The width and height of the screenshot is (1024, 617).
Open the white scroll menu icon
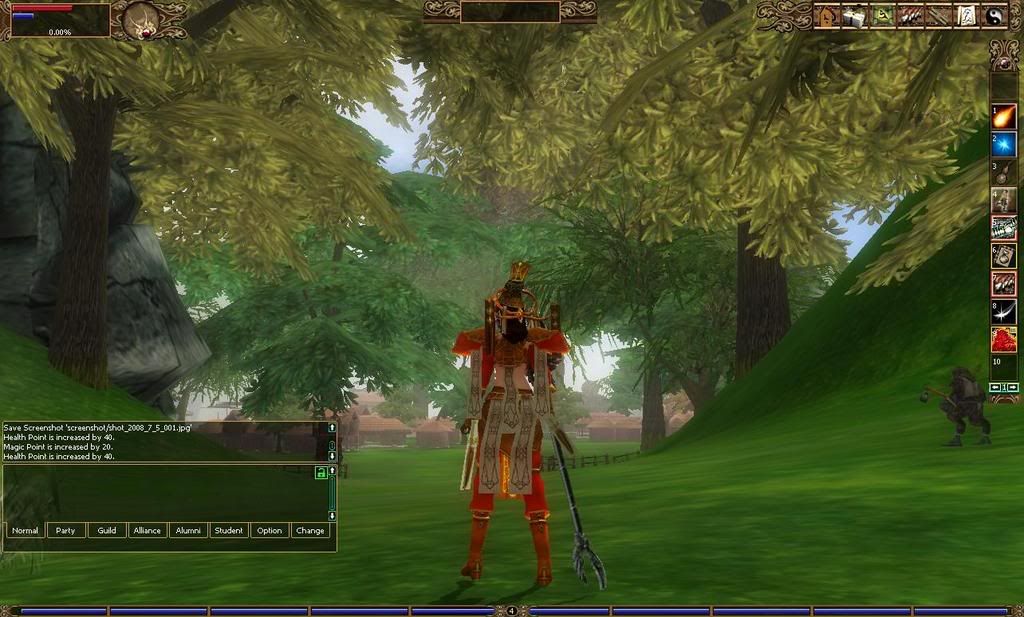pyautogui.click(x=966, y=16)
